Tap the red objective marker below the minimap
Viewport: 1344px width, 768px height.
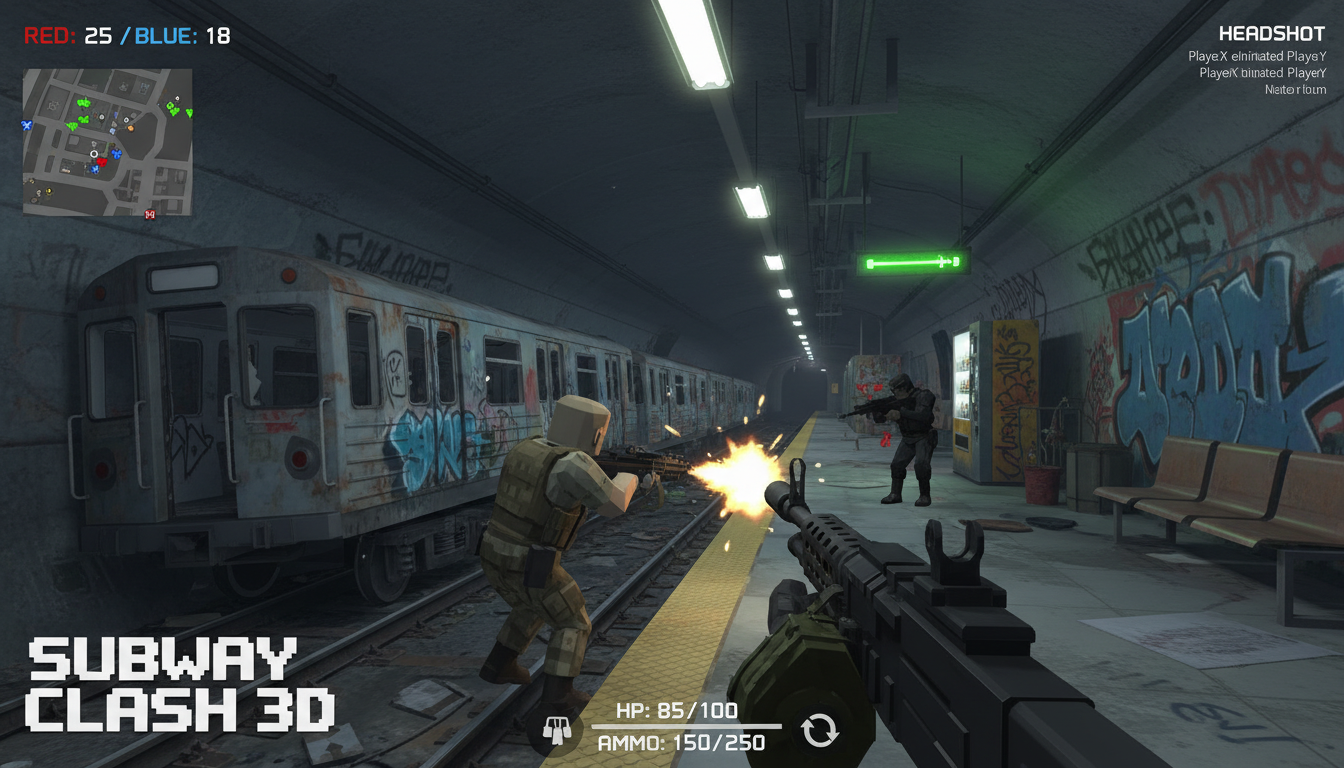pyautogui.click(x=150, y=214)
